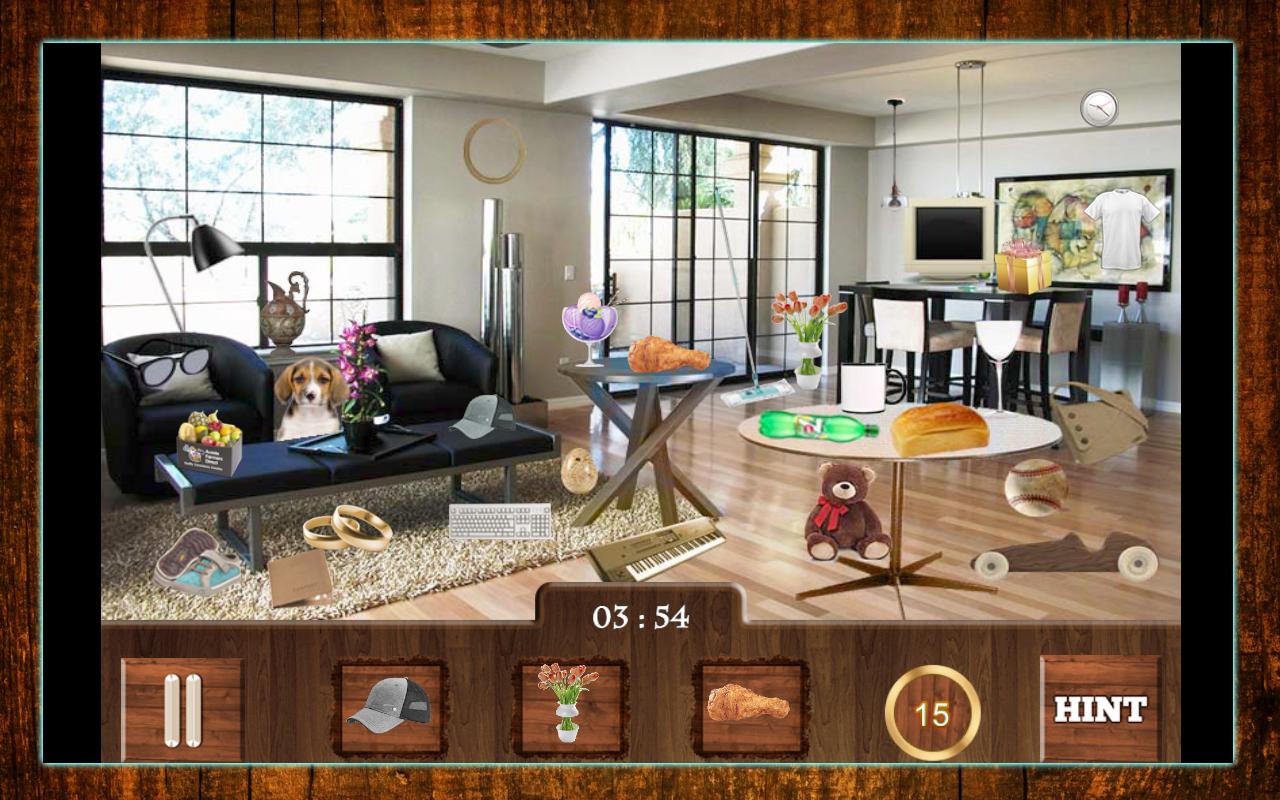Click the gray cap hanging on the bench

tap(484, 416)
